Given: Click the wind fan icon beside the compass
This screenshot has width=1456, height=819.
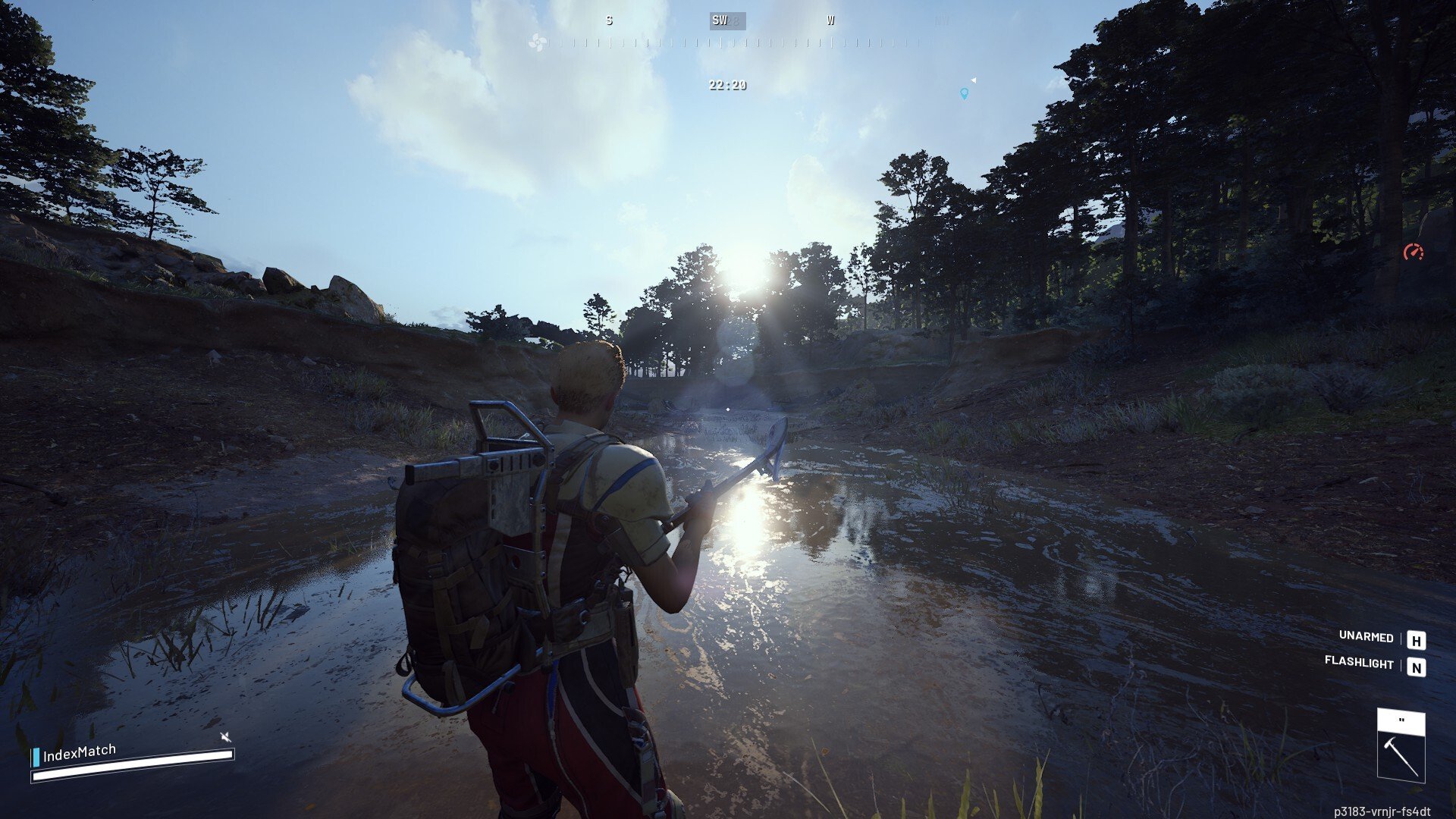Looking at the screenshot, I should coord(538,42).
